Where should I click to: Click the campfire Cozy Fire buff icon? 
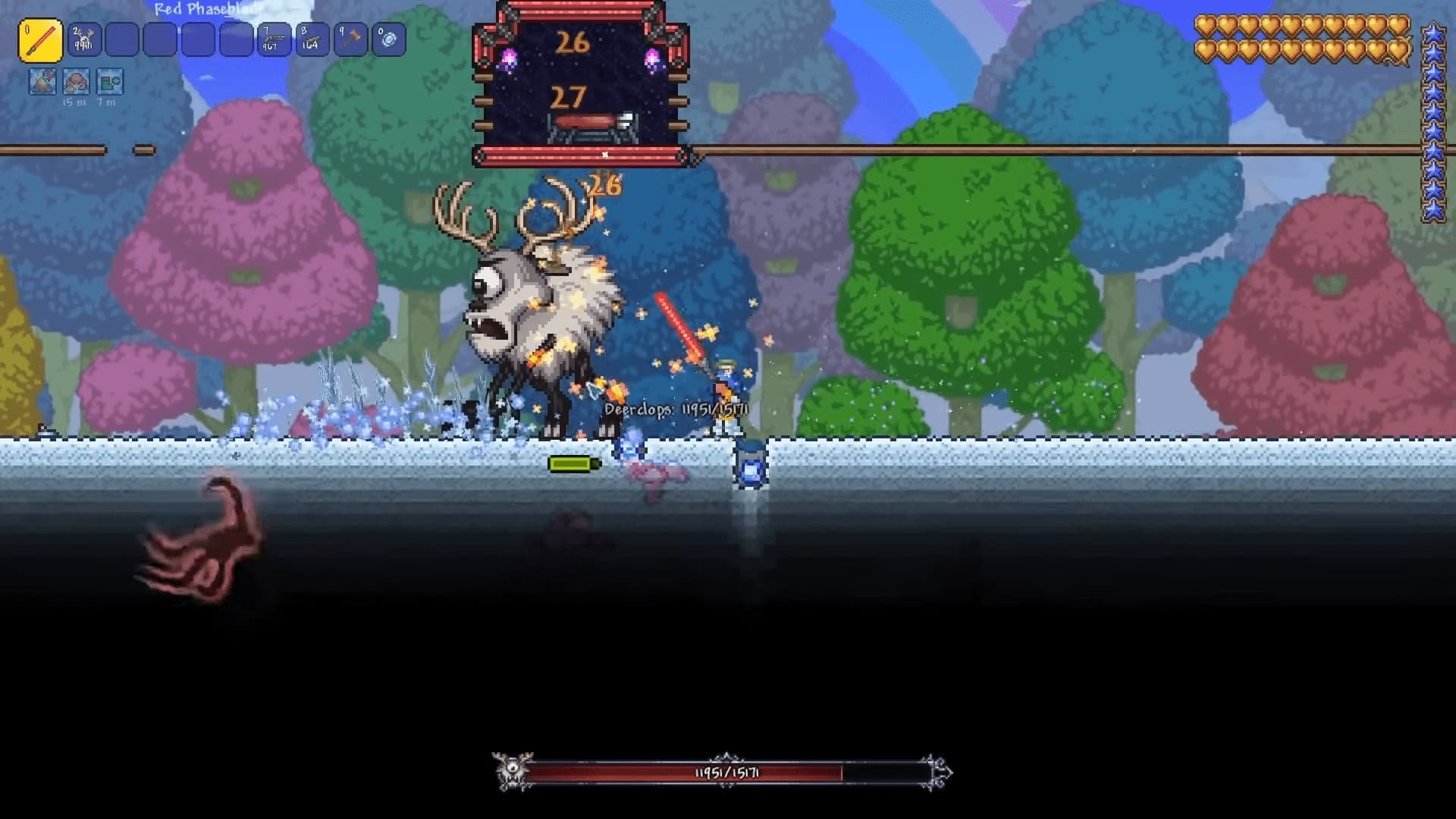coord(42,82)
